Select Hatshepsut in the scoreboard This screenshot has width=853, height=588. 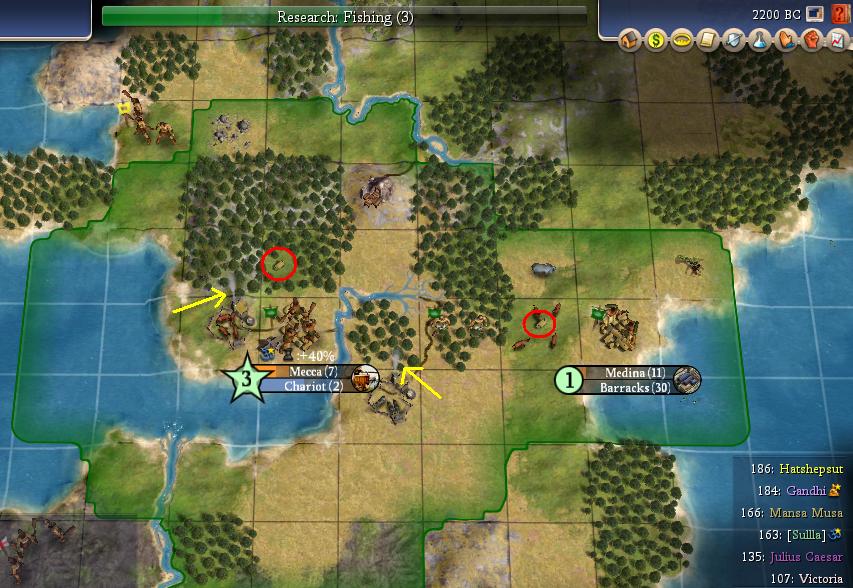click(806, 467)
